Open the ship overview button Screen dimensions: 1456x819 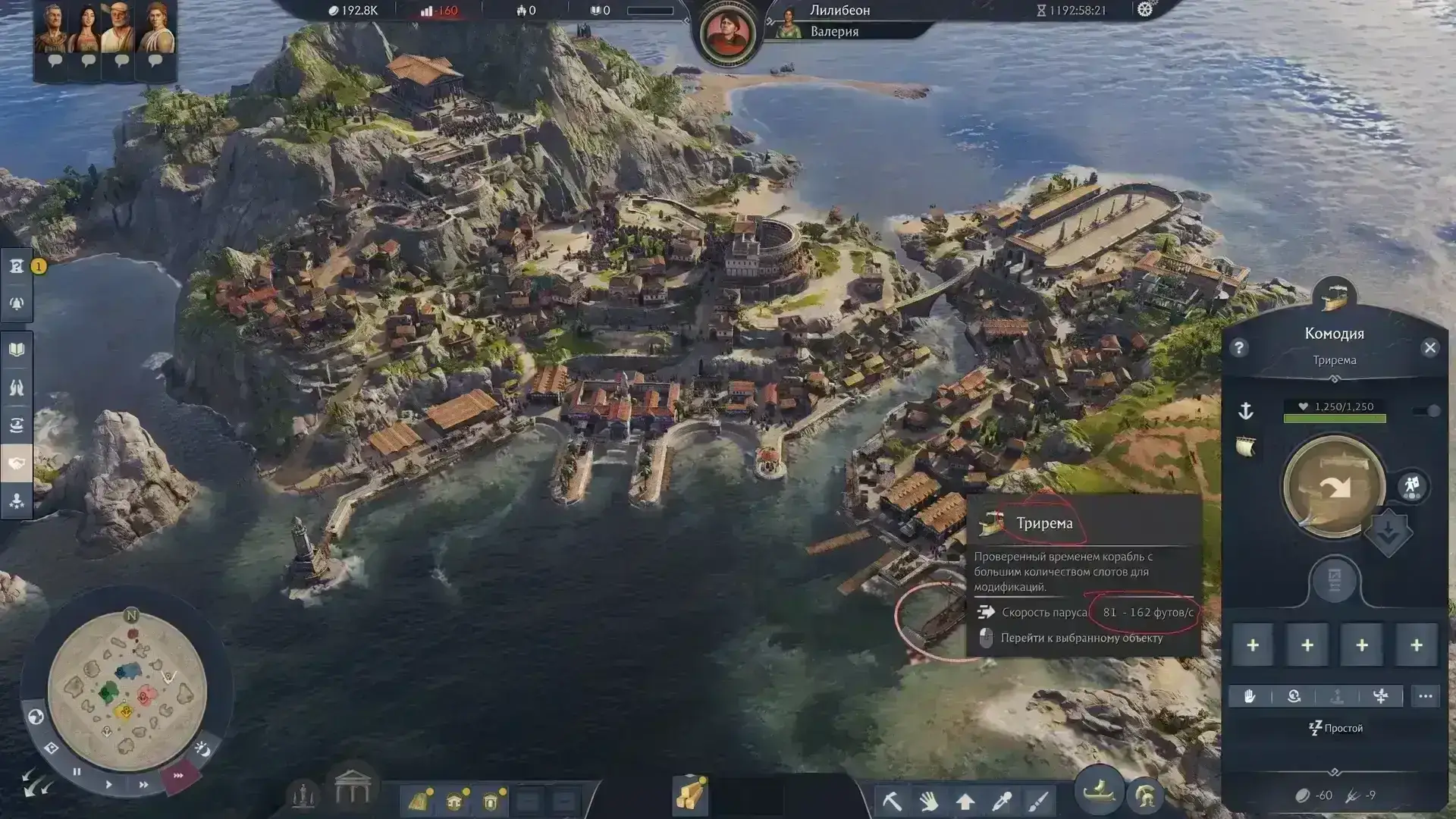[1100, 792]
